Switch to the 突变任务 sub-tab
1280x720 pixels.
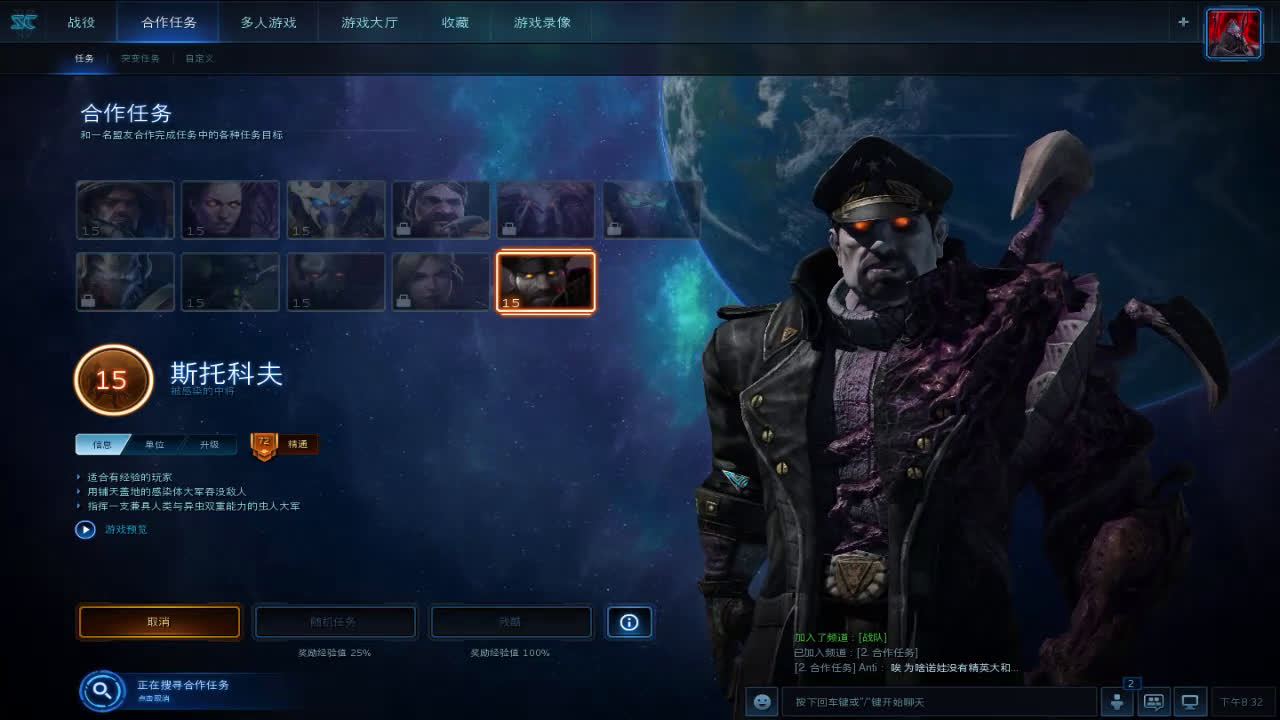click(140, 58)
